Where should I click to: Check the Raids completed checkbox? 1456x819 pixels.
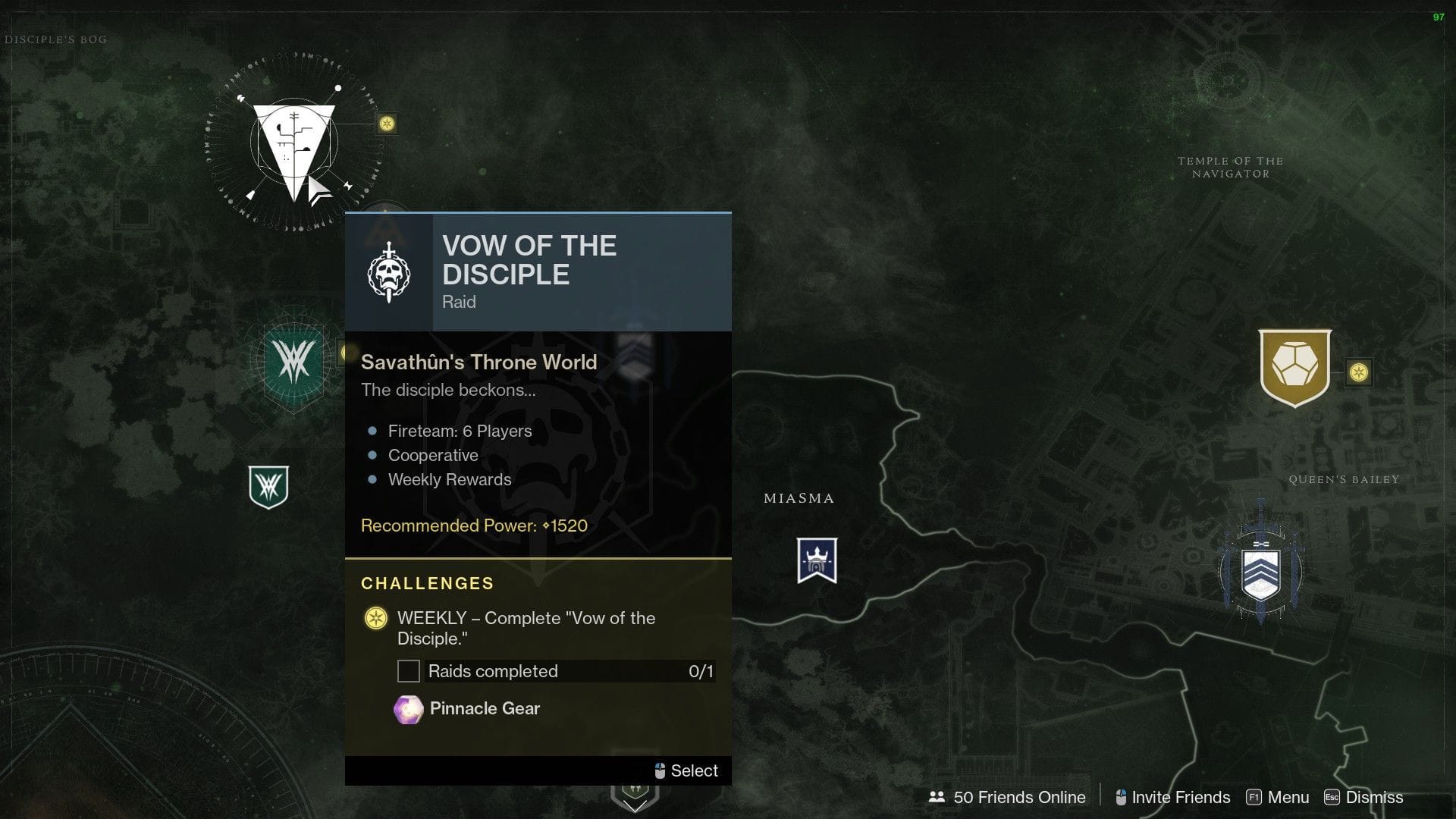coord(409,671)
